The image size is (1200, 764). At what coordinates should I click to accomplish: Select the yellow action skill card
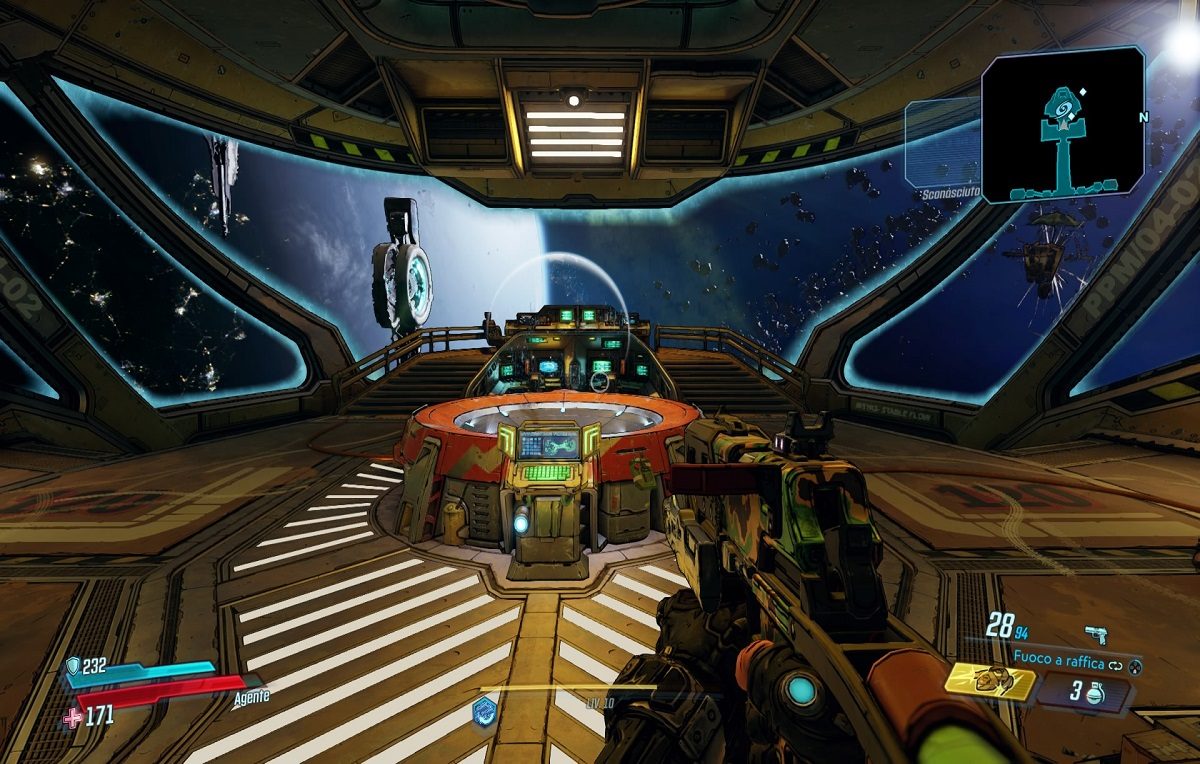[989, 681]
